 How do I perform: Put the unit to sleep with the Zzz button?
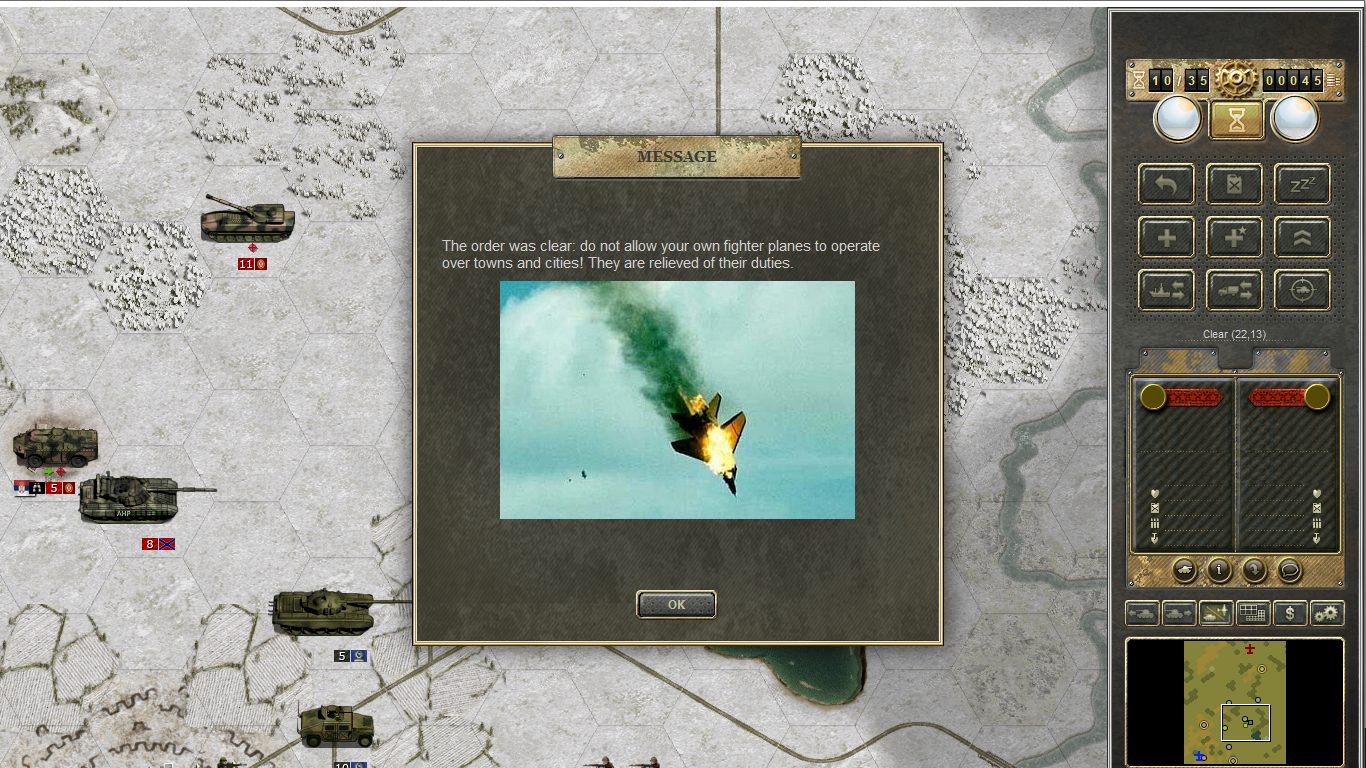1302,184
